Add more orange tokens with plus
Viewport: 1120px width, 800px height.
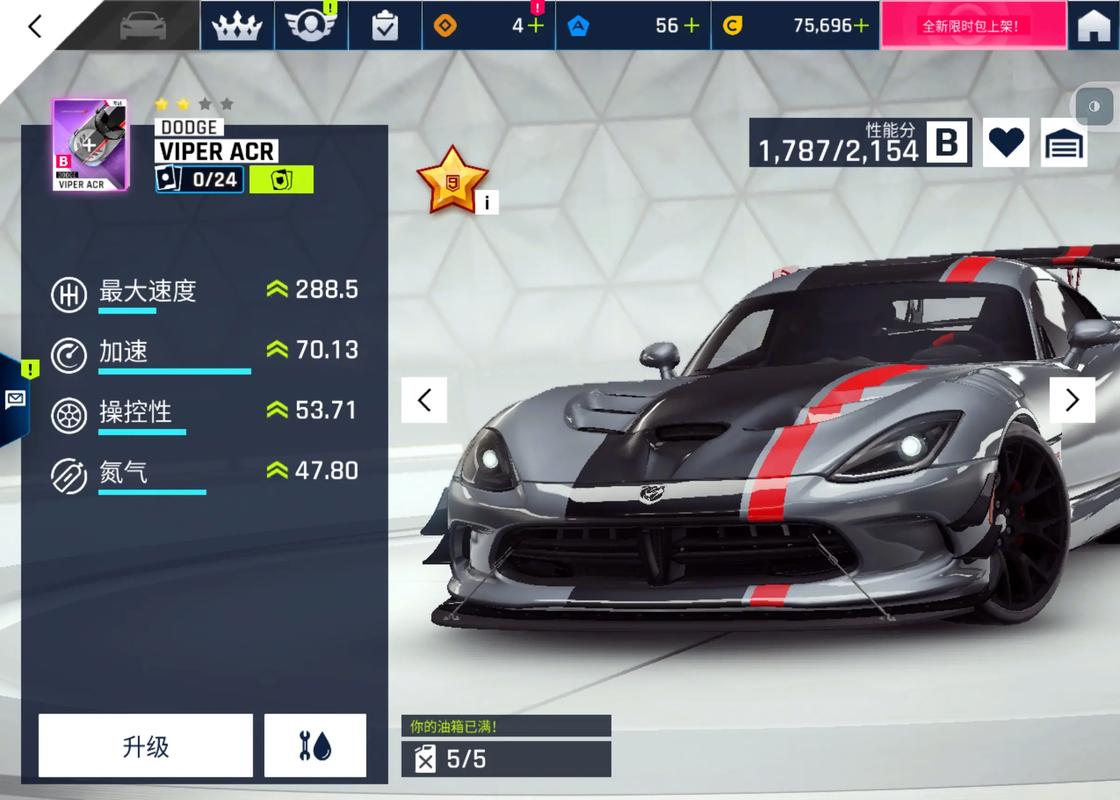(536, 26)
